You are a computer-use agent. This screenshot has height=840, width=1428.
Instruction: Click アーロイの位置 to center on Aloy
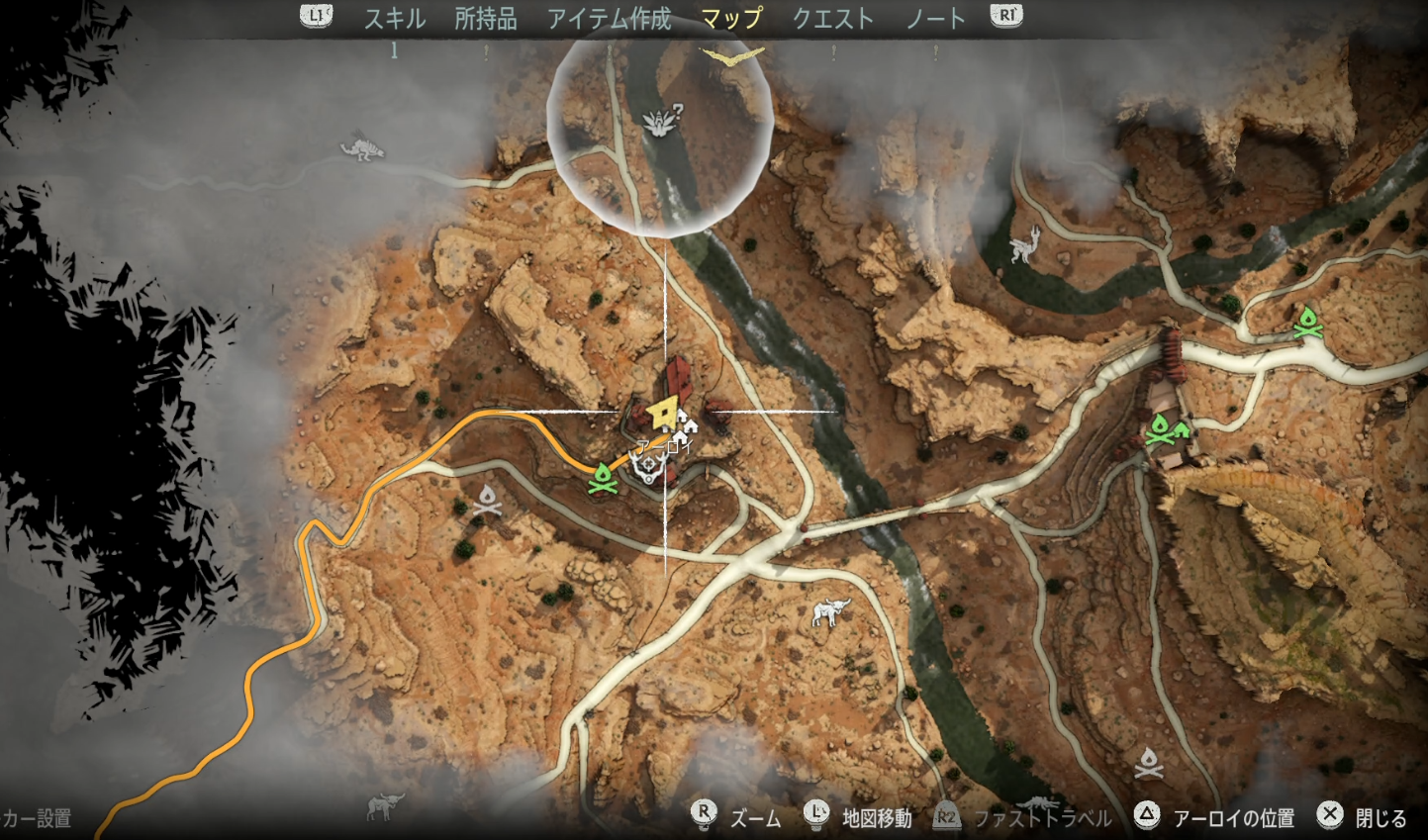click(1234, 818)
